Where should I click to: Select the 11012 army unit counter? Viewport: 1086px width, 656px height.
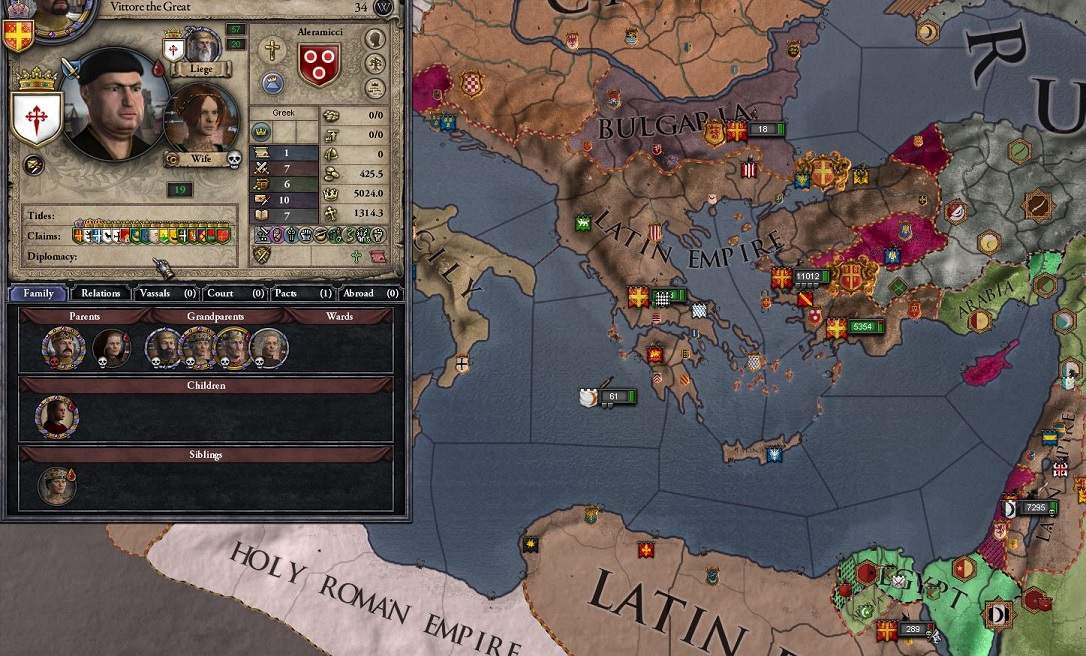(x=810, y=276)
